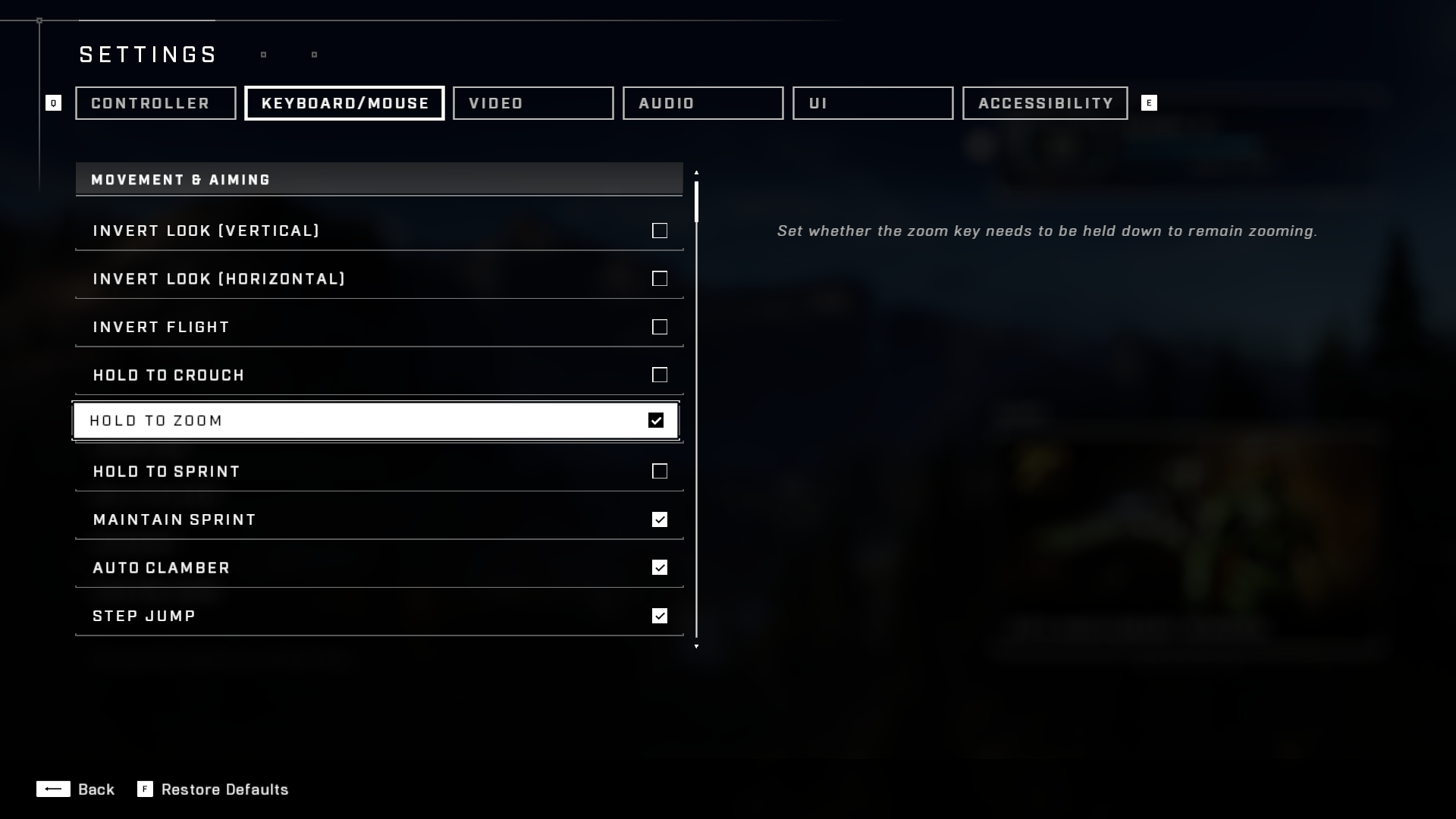Select the Controller tab
Image resolution: width=1456 pixels, height=819 pixels.
click(155, 103)
